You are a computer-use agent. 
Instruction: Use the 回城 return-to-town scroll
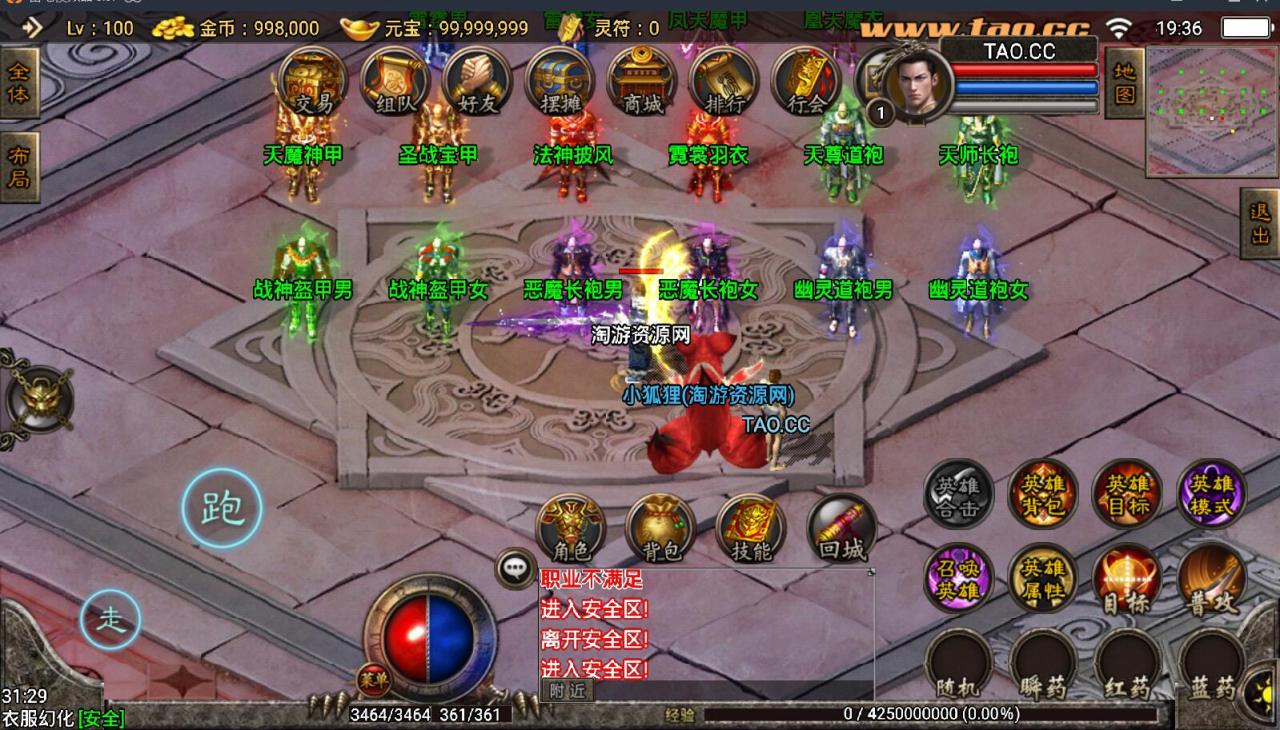[x=841, y=527]
